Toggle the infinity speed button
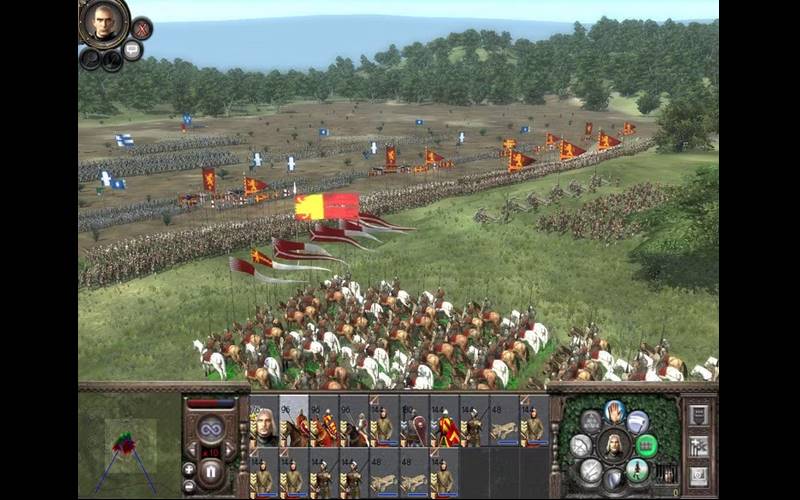The width and height of the screenshot is (800, 500). [211, 430]
